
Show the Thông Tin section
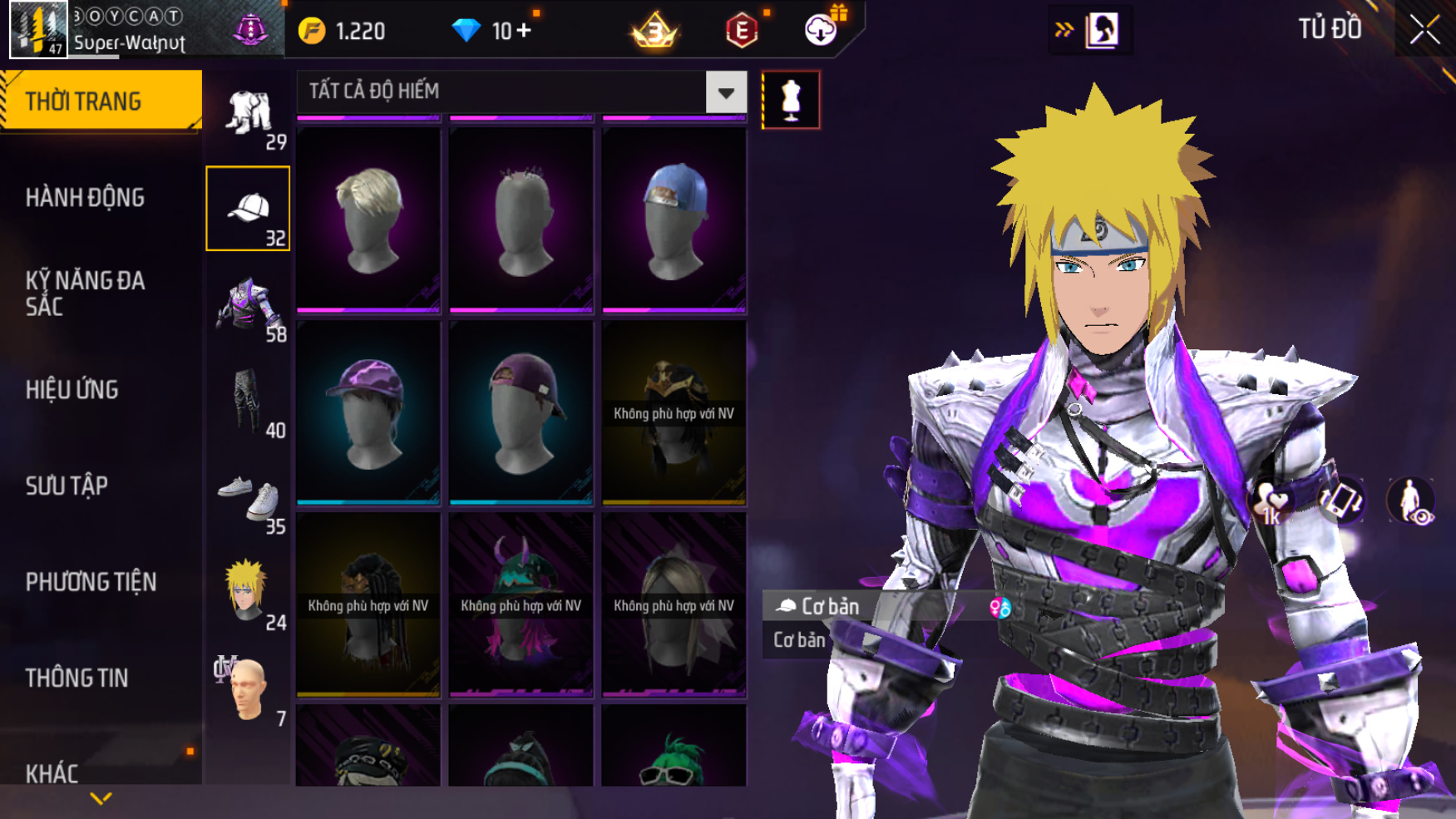(77, 678)
